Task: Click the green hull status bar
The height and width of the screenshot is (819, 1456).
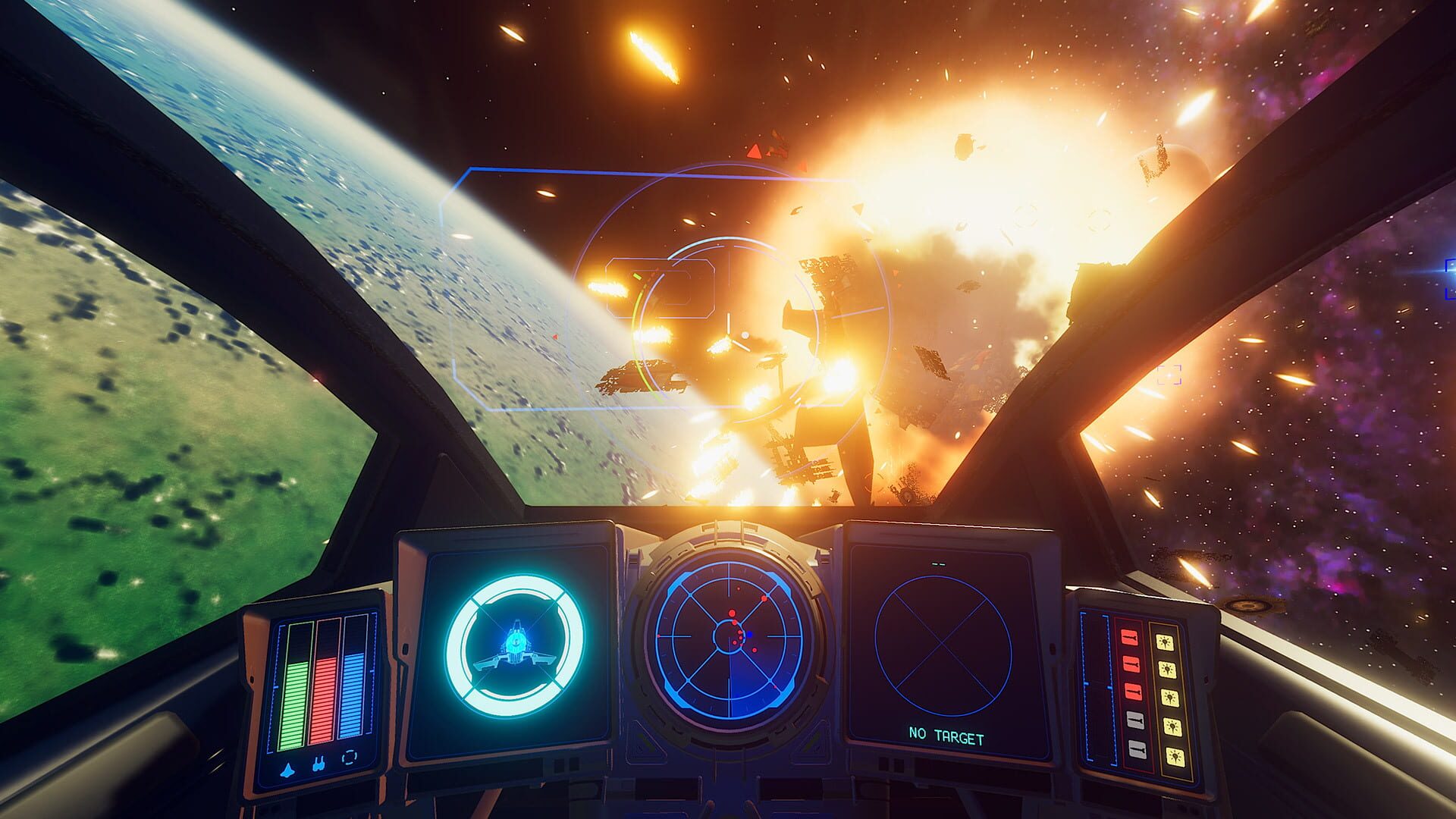Action: [294, 705]
